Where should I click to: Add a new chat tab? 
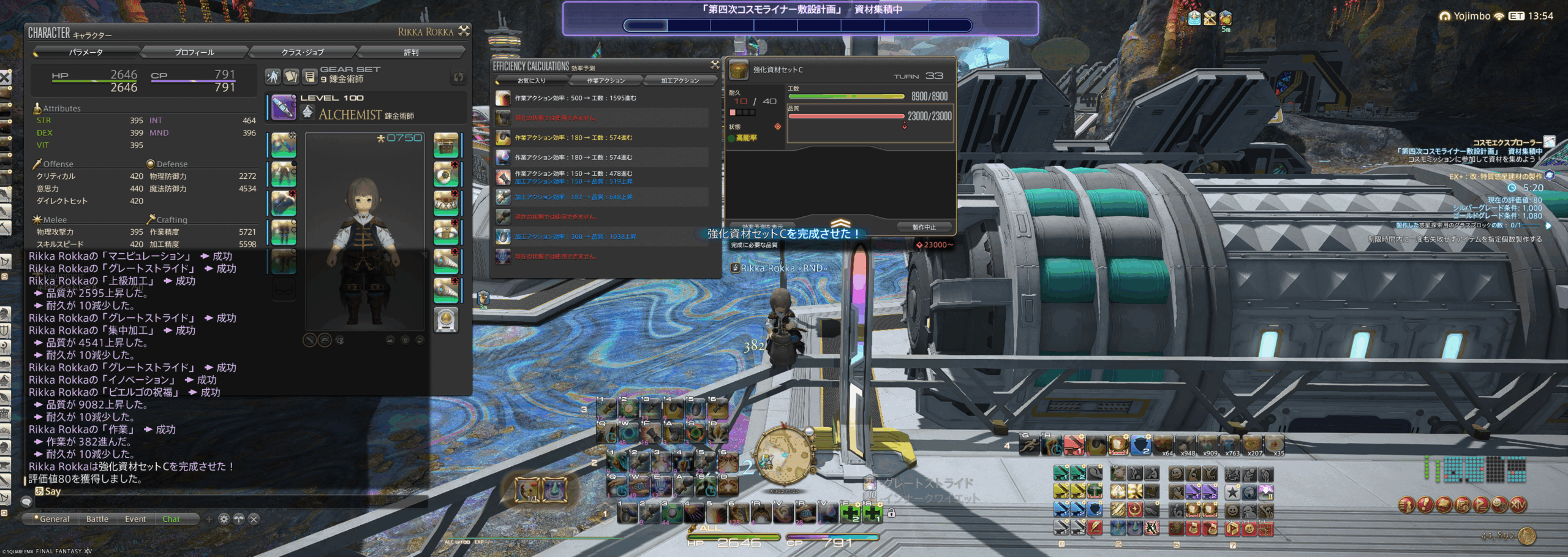tap(209, 519)
